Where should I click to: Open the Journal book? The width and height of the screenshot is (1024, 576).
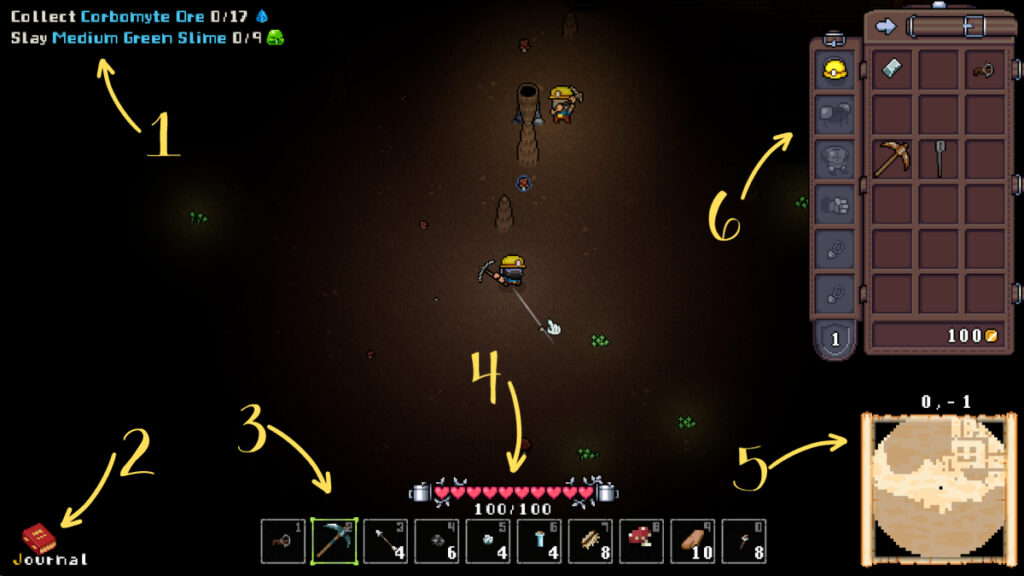coord(38,540)
